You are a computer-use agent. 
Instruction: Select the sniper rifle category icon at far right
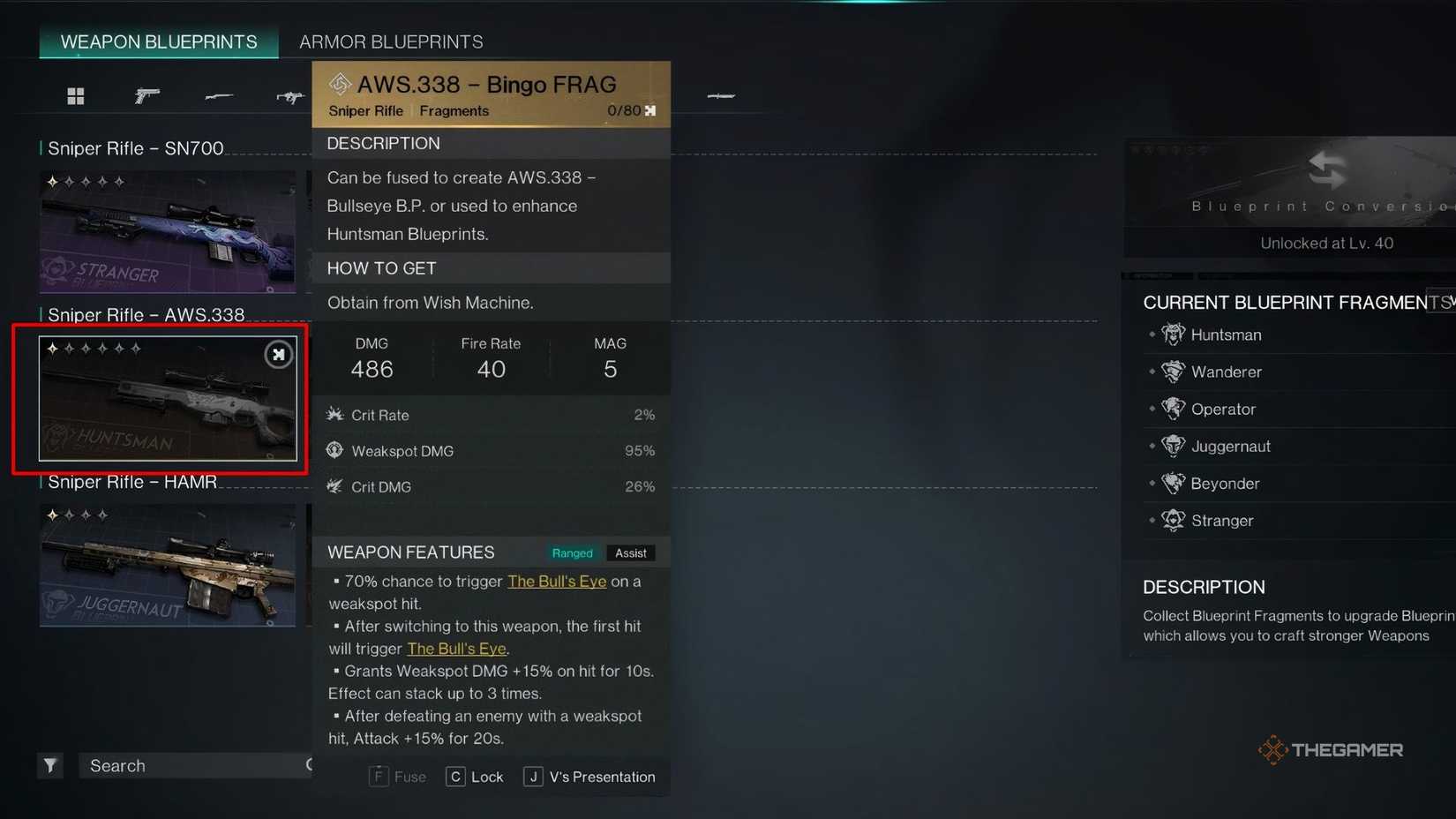(721, 95)
